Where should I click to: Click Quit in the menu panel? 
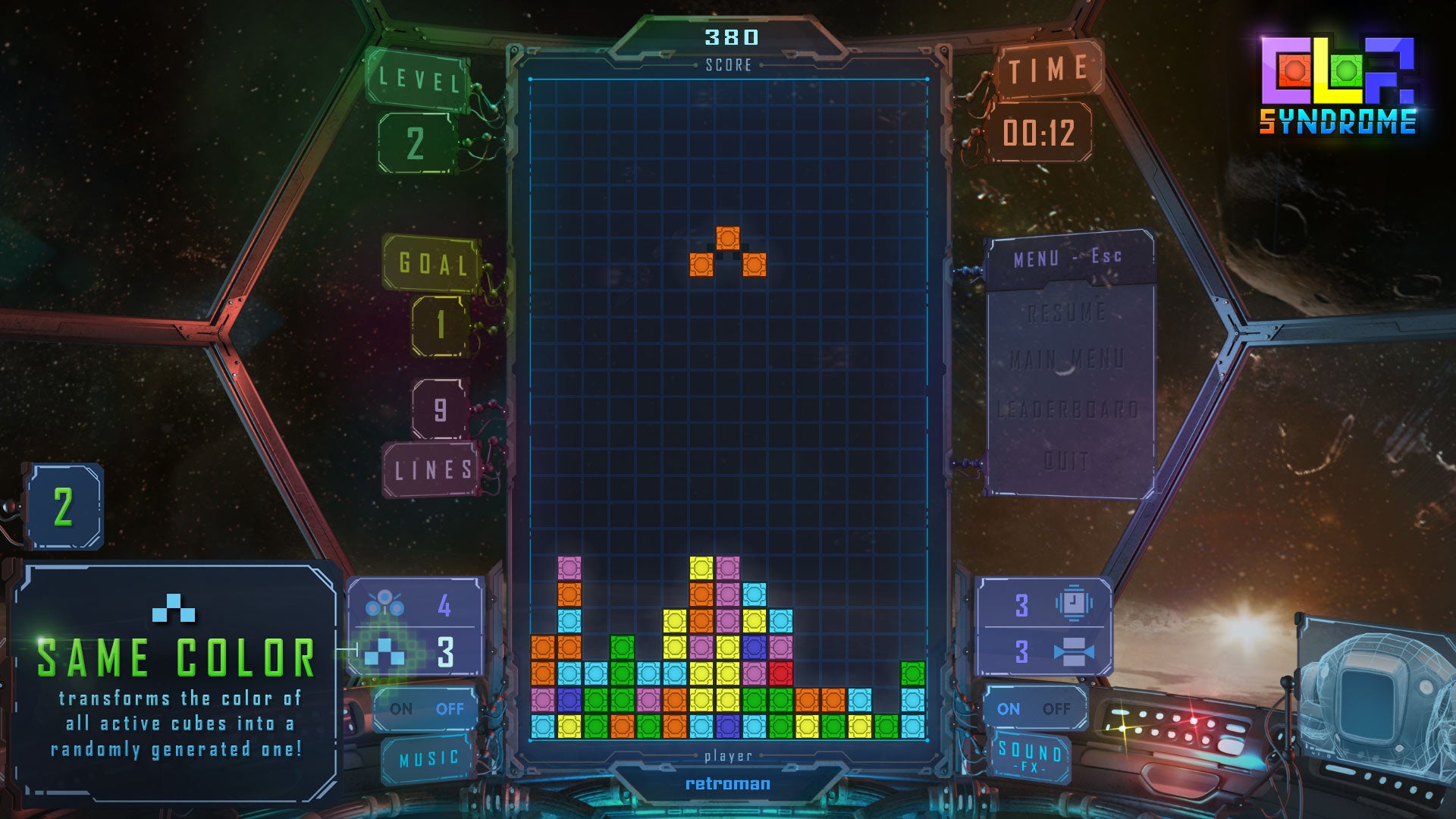click(1068, 460)
